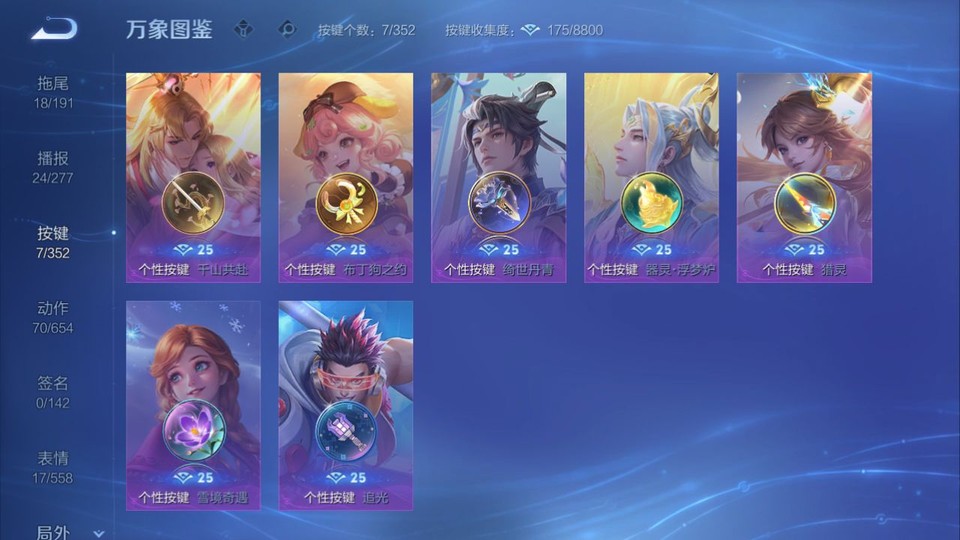Select the 追光 button skin card
Screen dimensions: 960x540
point(346,405)
